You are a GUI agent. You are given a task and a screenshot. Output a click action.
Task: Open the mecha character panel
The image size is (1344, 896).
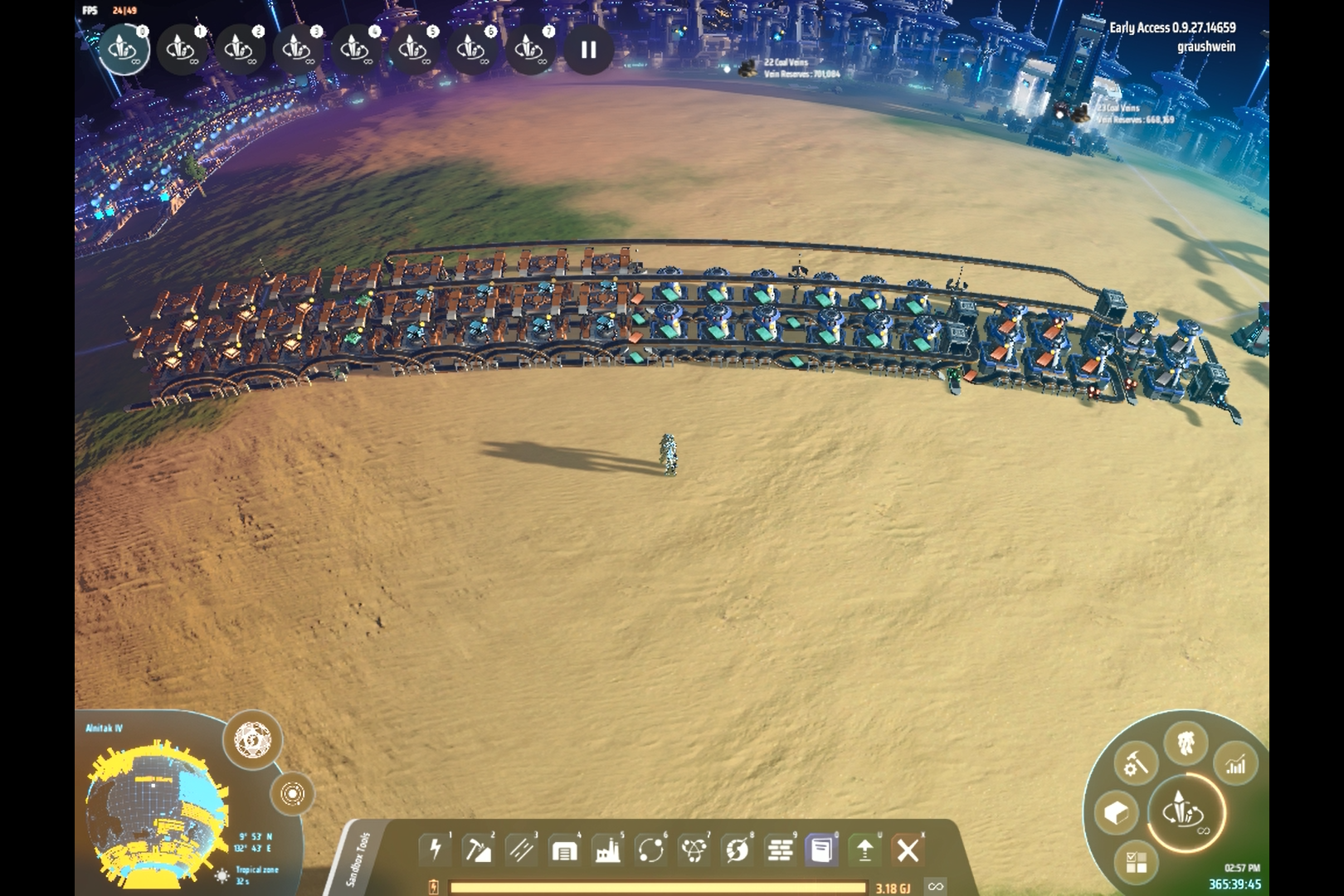pos(1186,741)
